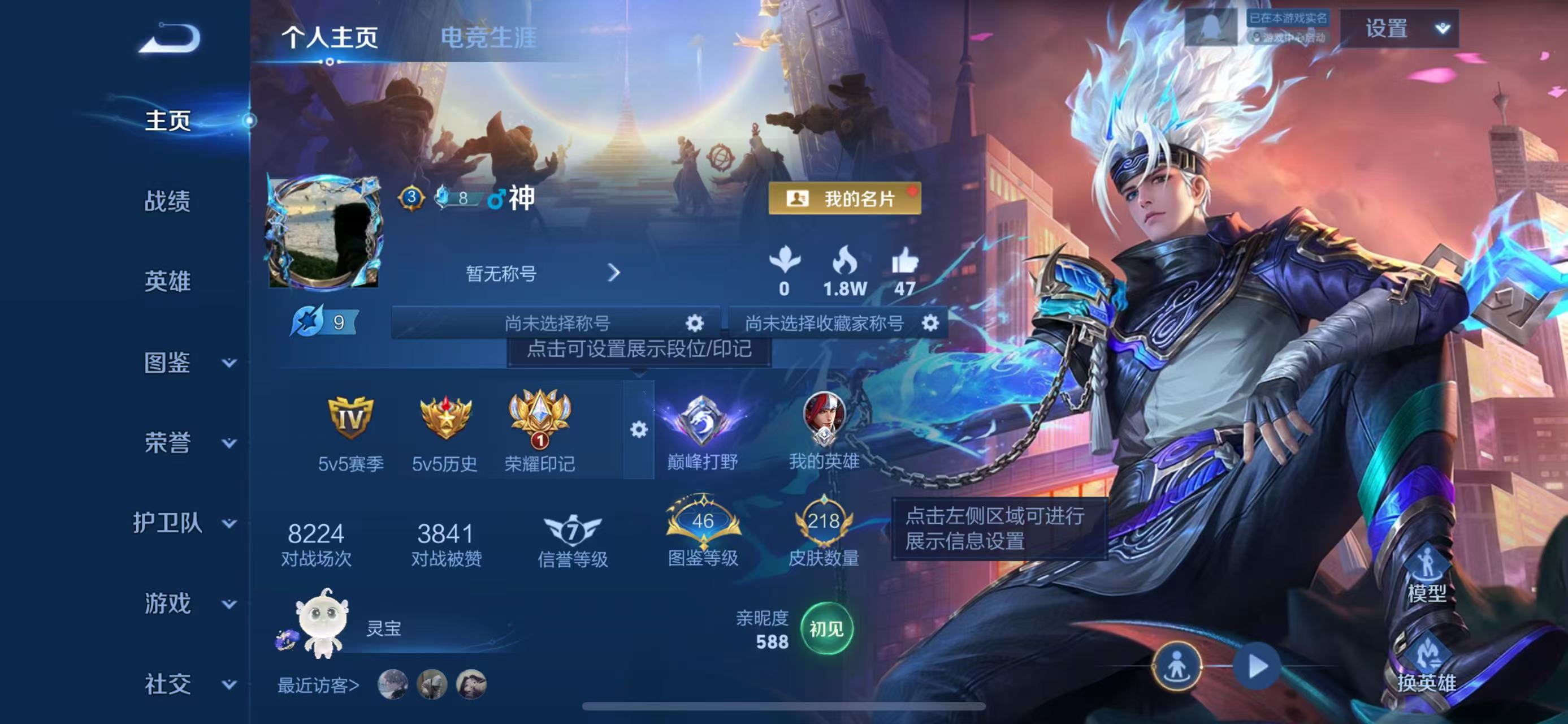This screenshot has width=1568, height=724.
Task: Expand the 社交 sidebar section
Action: click(x=169, y=683)
